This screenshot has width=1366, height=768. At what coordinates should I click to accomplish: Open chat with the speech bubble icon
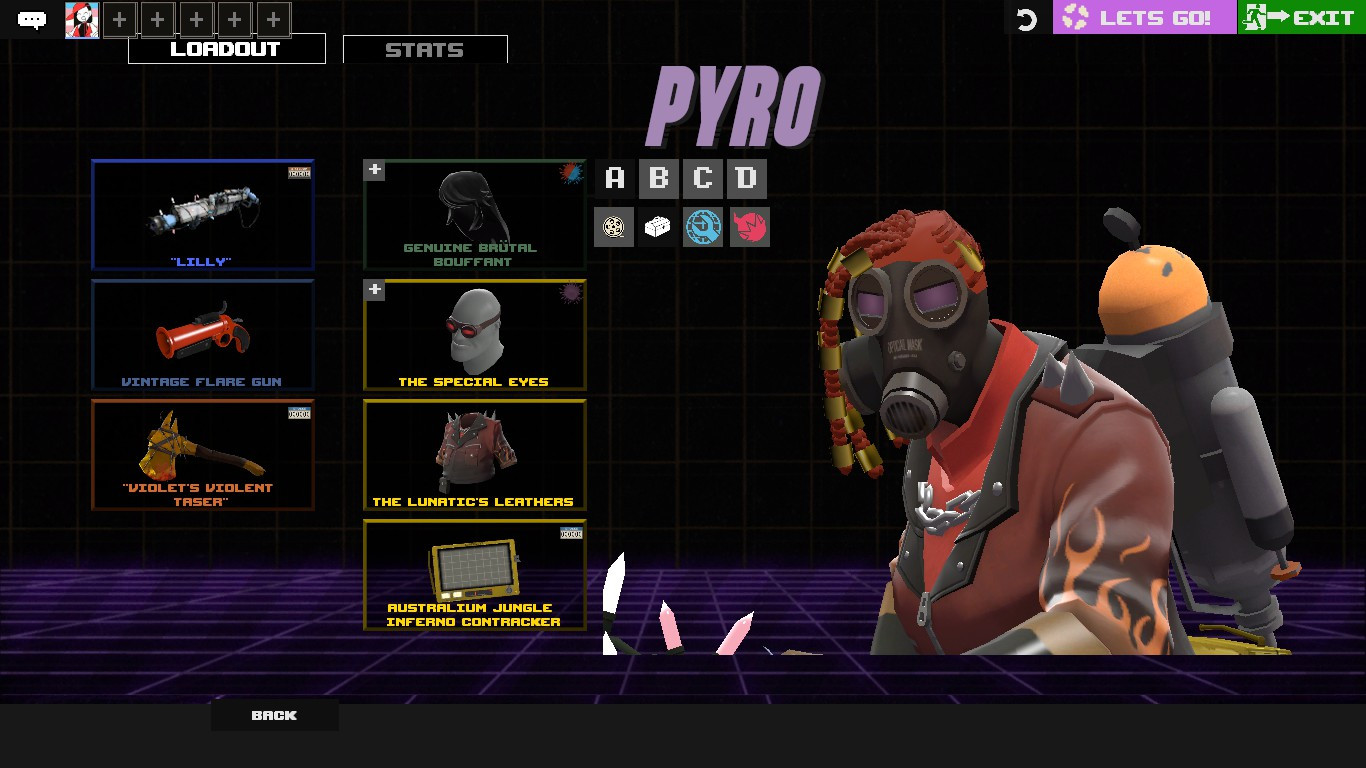coord(34,18)
